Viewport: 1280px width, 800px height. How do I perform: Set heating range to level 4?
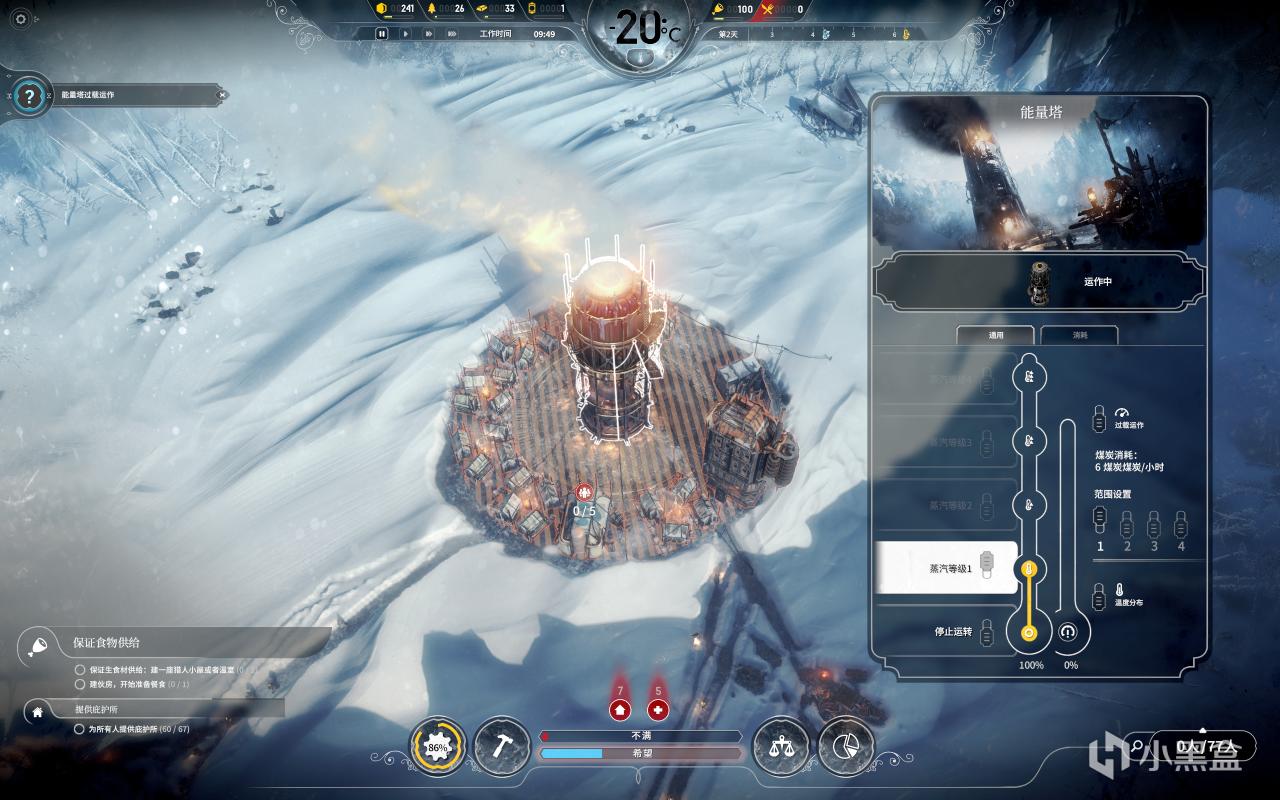pos(1181,524)
